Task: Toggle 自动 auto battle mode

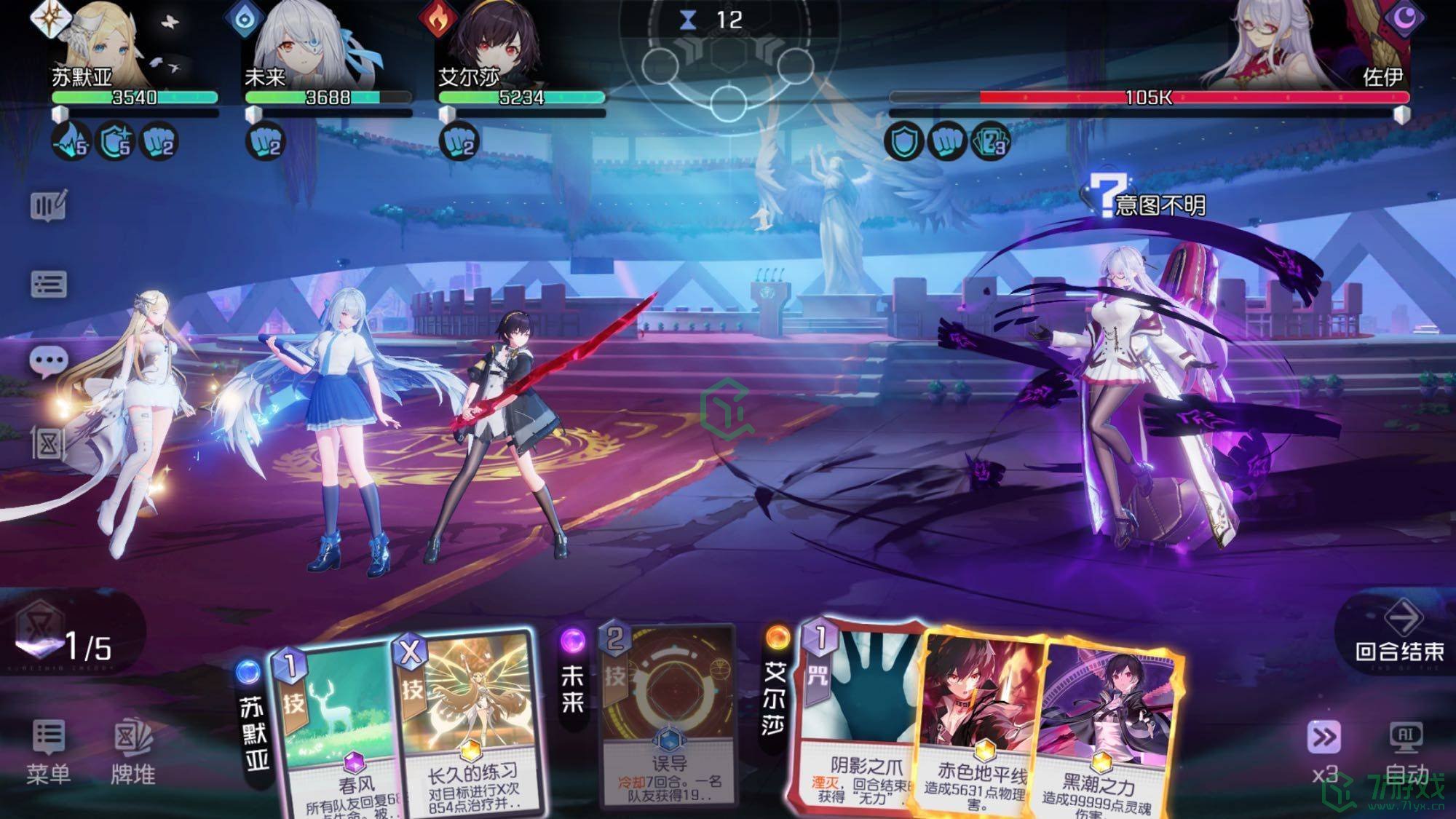Action: [x=1406, y=751]
